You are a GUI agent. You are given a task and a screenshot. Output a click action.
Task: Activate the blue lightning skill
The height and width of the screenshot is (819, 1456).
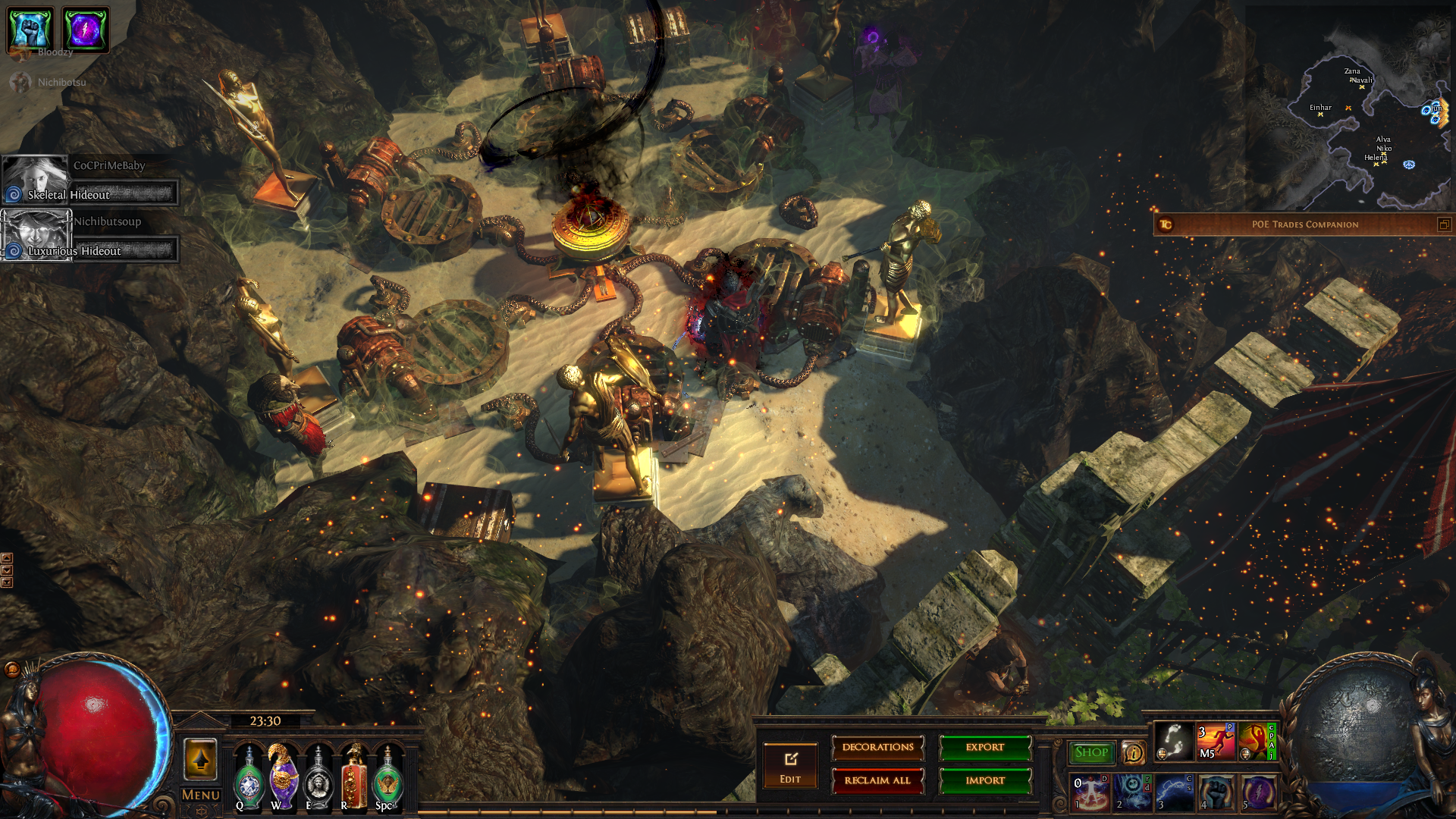[x=1174, y=792]
